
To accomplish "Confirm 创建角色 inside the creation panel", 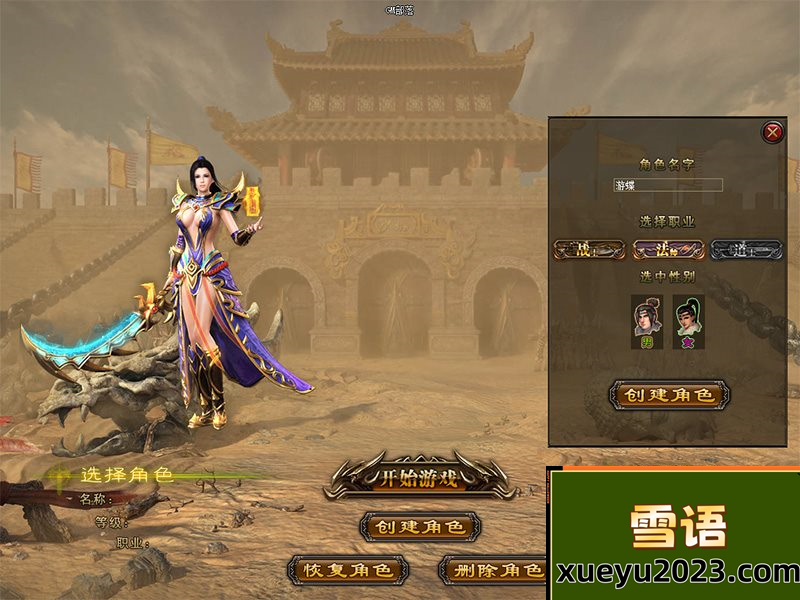I will (669, 394).
